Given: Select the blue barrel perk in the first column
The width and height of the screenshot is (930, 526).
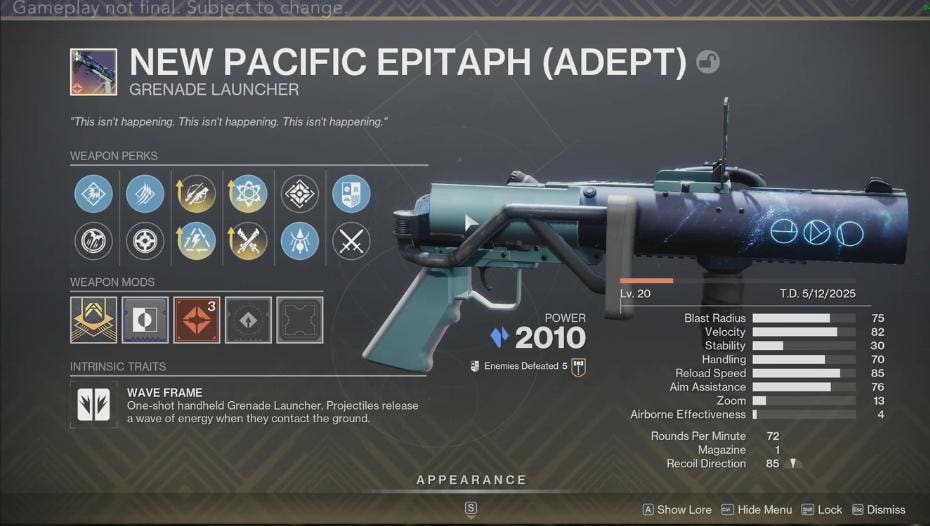Looking at the screenshot, I should [x=93, y=193].
